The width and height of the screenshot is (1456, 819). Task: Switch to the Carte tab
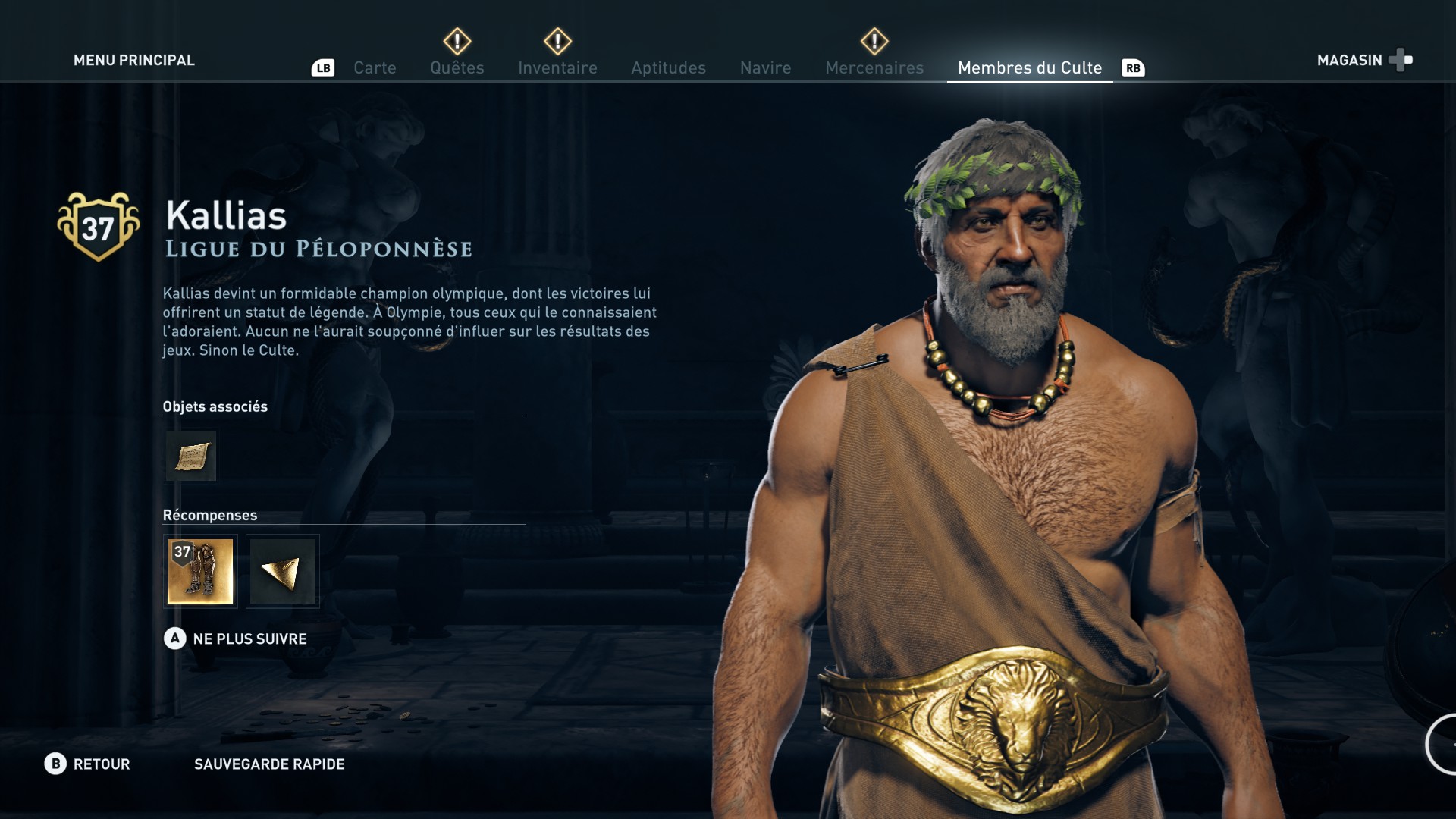375,67
